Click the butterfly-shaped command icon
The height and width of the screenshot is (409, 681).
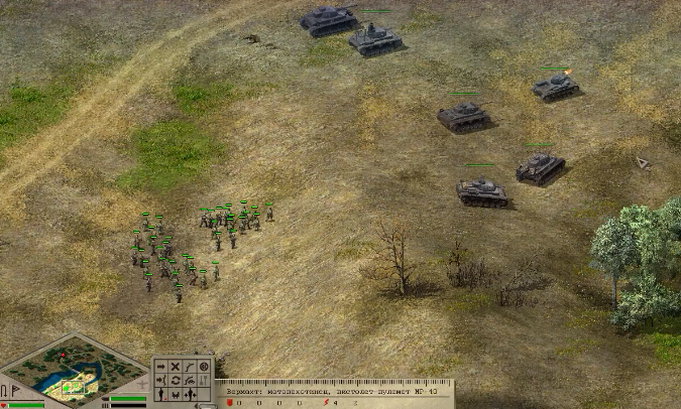pyautogui.click(x=175, y=395)
